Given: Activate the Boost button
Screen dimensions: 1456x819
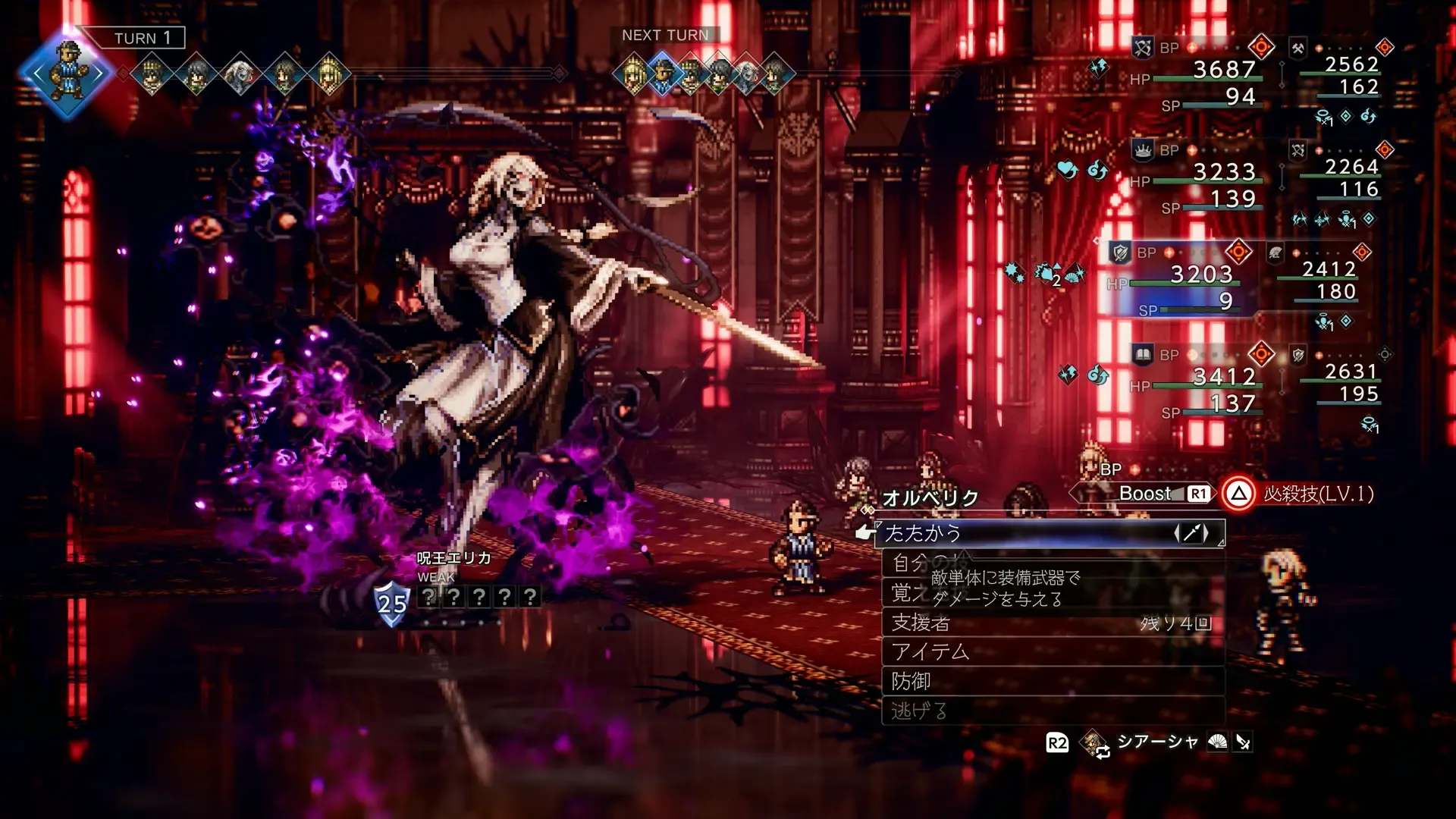Looking at the screenshot, I should coord(1147,494).
